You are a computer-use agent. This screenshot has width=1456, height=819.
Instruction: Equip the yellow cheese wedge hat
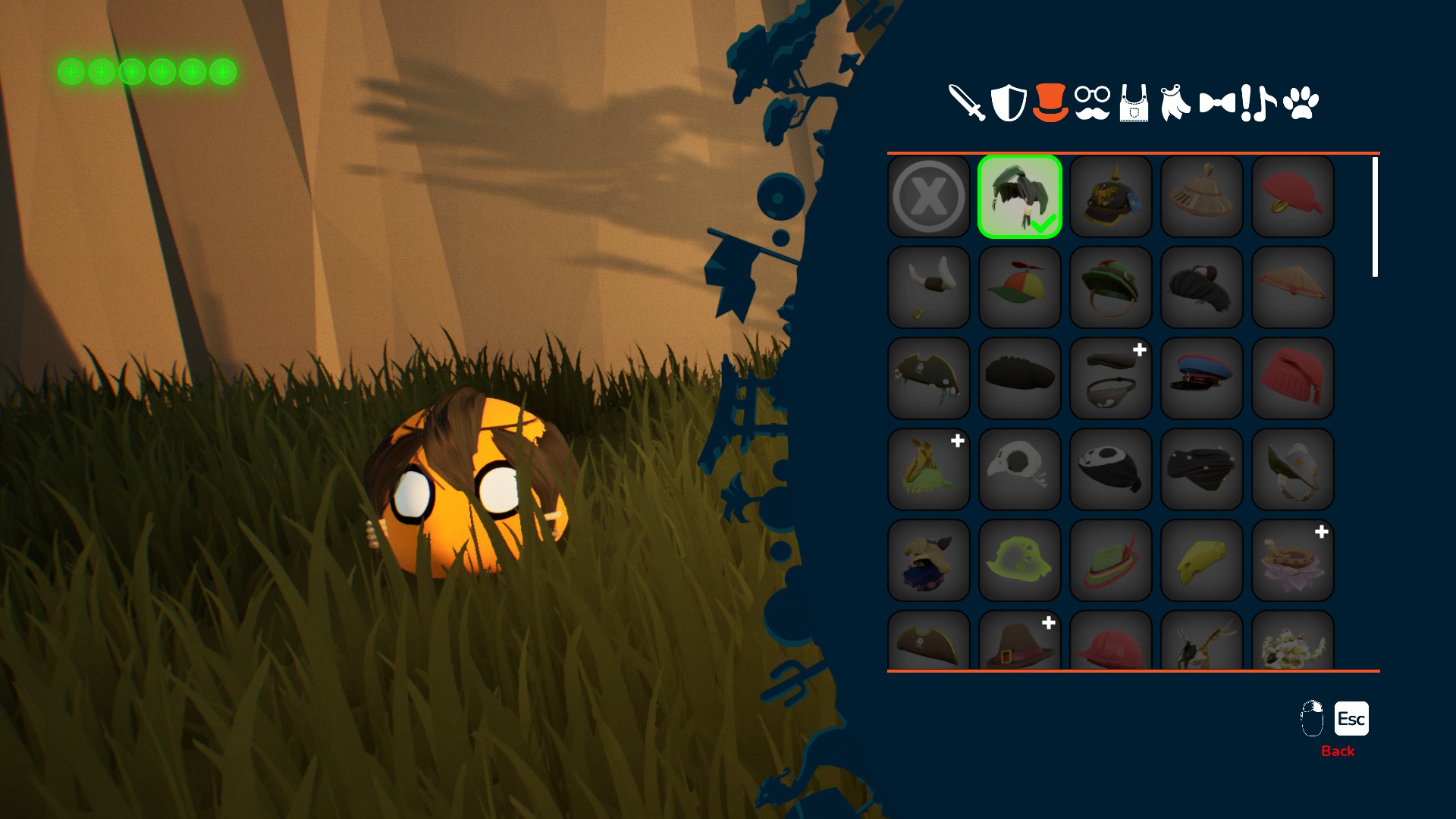coord(1202,561)
